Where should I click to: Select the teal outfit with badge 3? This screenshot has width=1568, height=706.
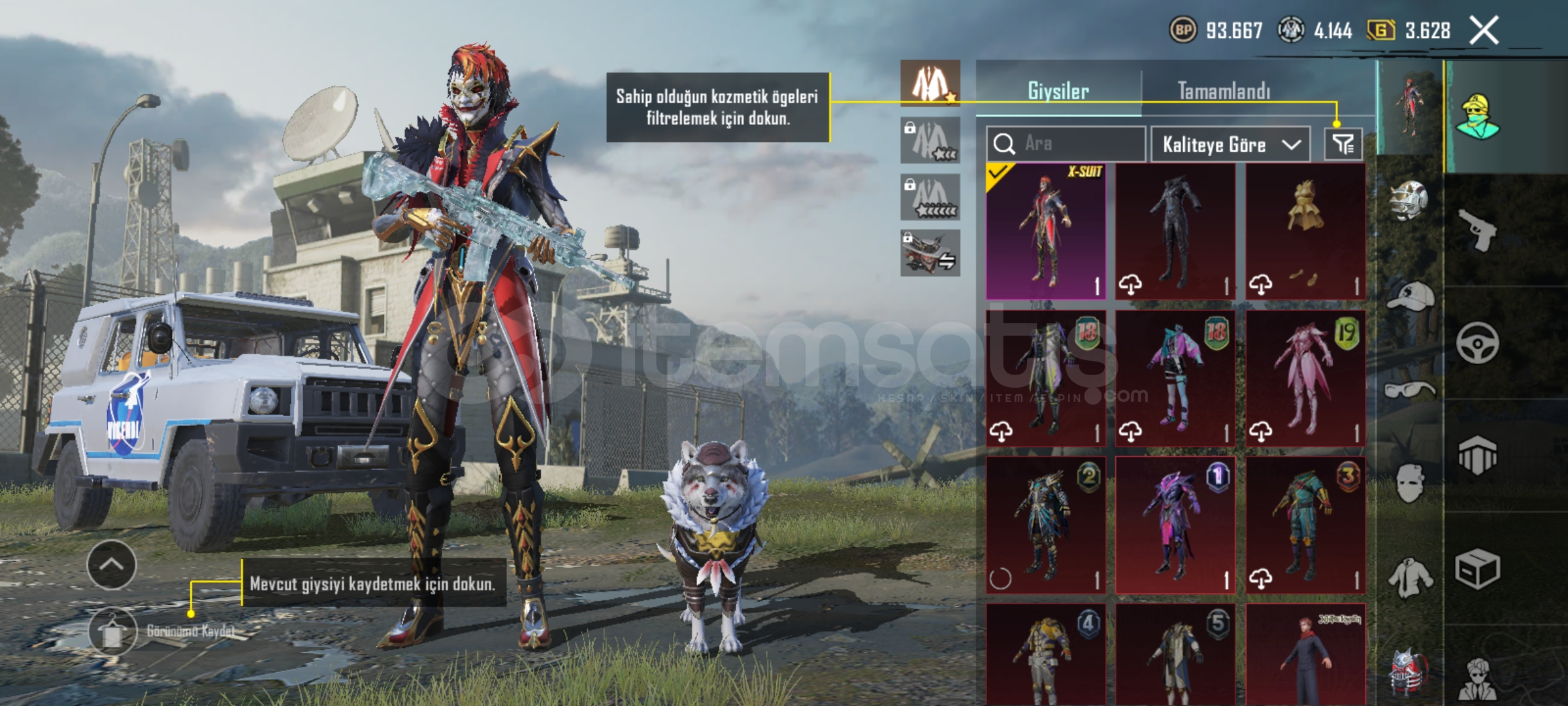(x=1305, y=525)
